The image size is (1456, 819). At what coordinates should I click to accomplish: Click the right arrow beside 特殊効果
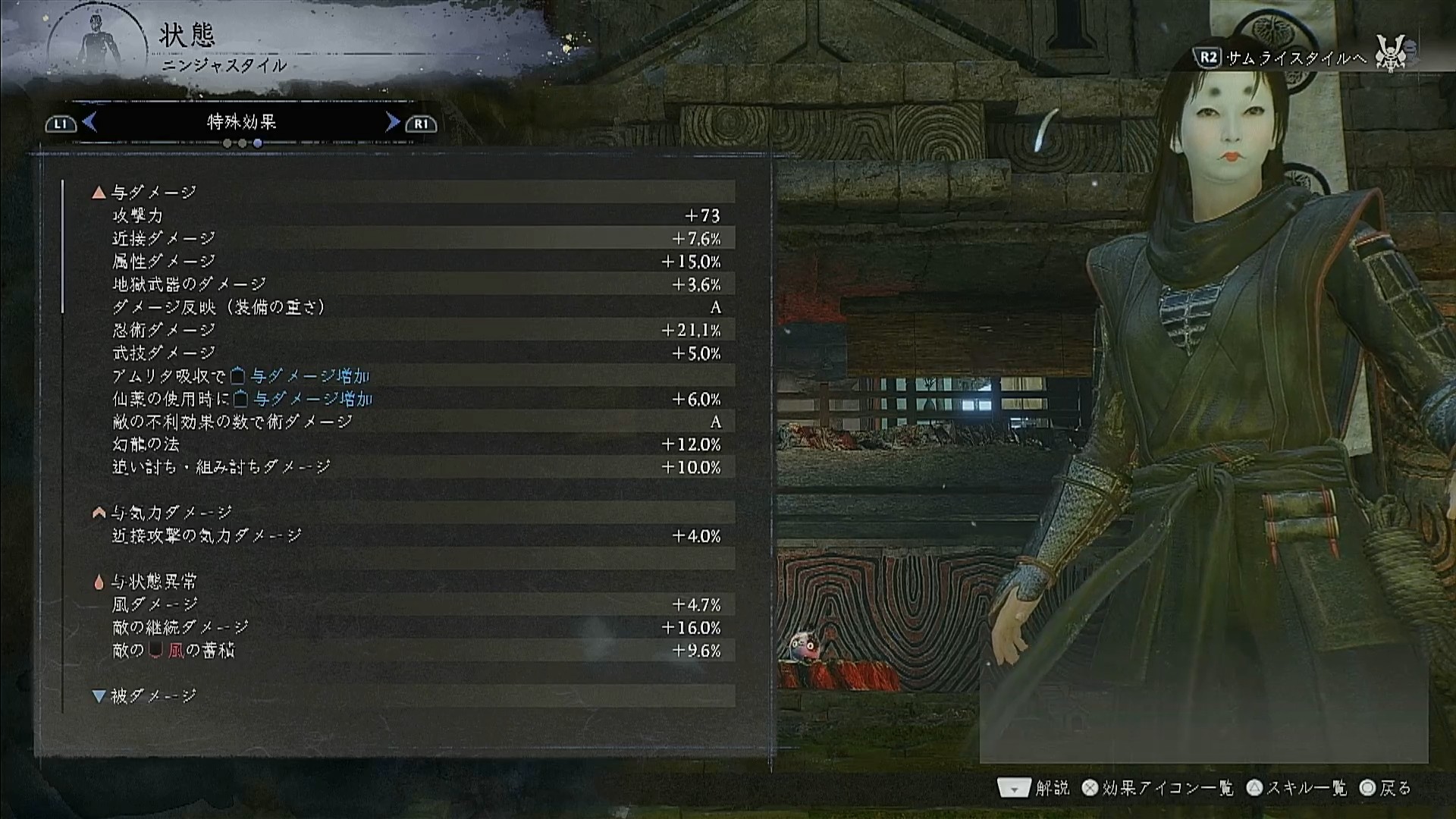click(392, 122)
